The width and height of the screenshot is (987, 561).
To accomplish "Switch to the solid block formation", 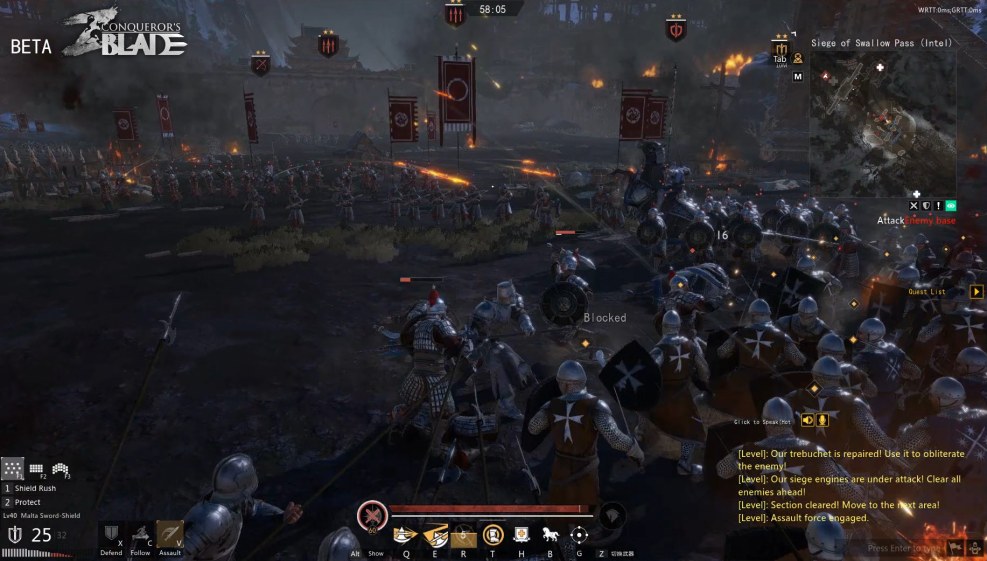I will tap(36, 468).
